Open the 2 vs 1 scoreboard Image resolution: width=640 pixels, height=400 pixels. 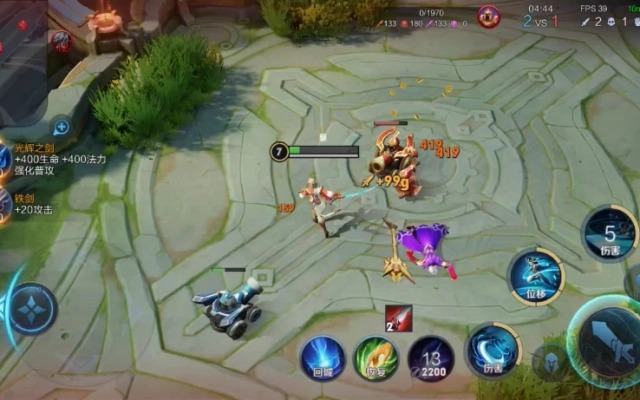point(541,20)
